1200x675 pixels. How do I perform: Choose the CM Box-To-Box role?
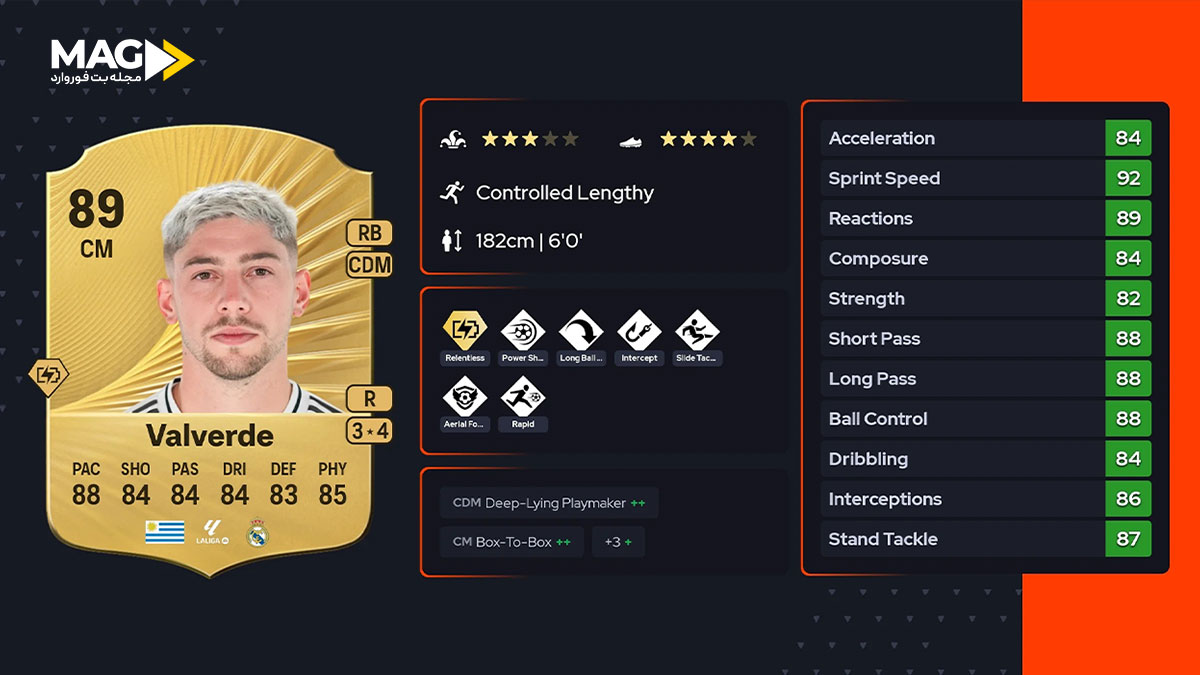511,542
